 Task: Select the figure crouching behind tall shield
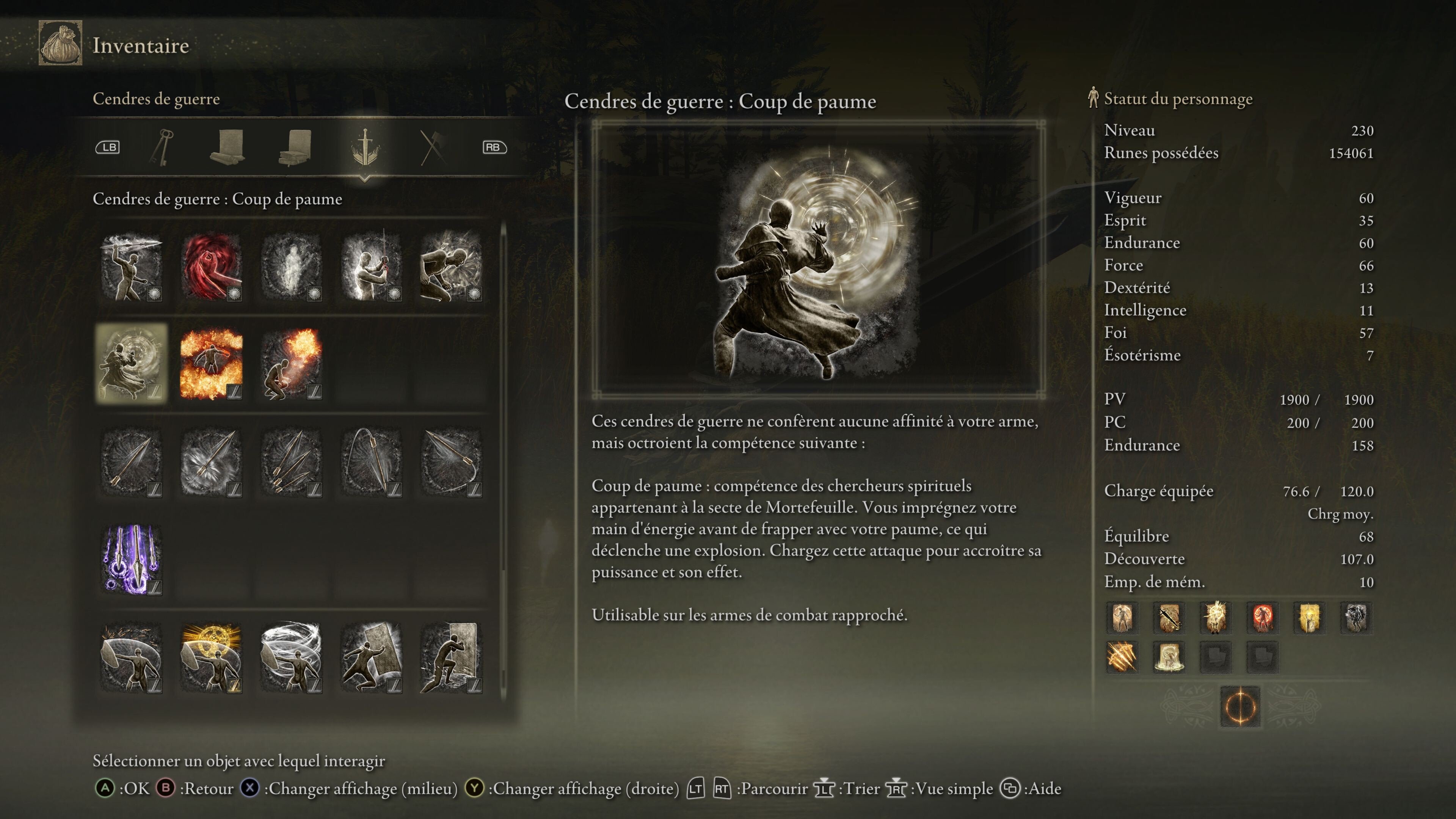[450, 657]
